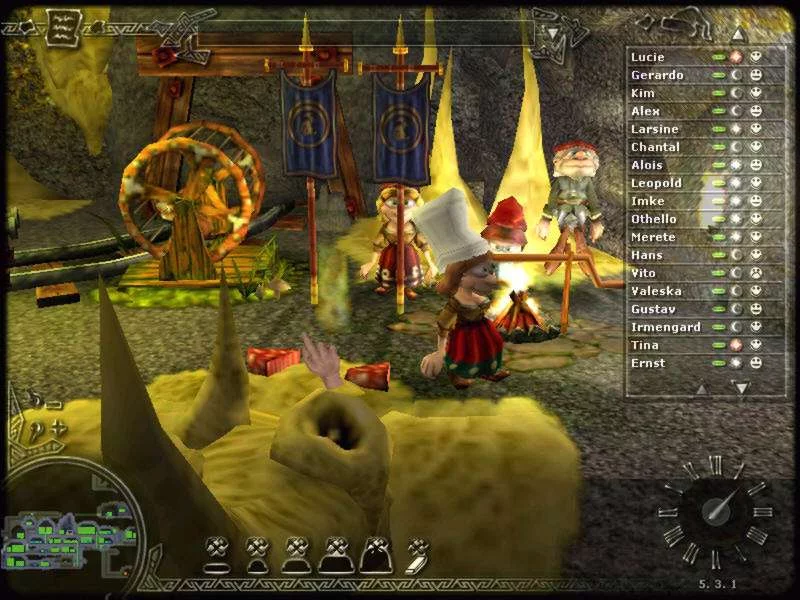Choose Leopold from the dwarf roster

tap(656, 183)
